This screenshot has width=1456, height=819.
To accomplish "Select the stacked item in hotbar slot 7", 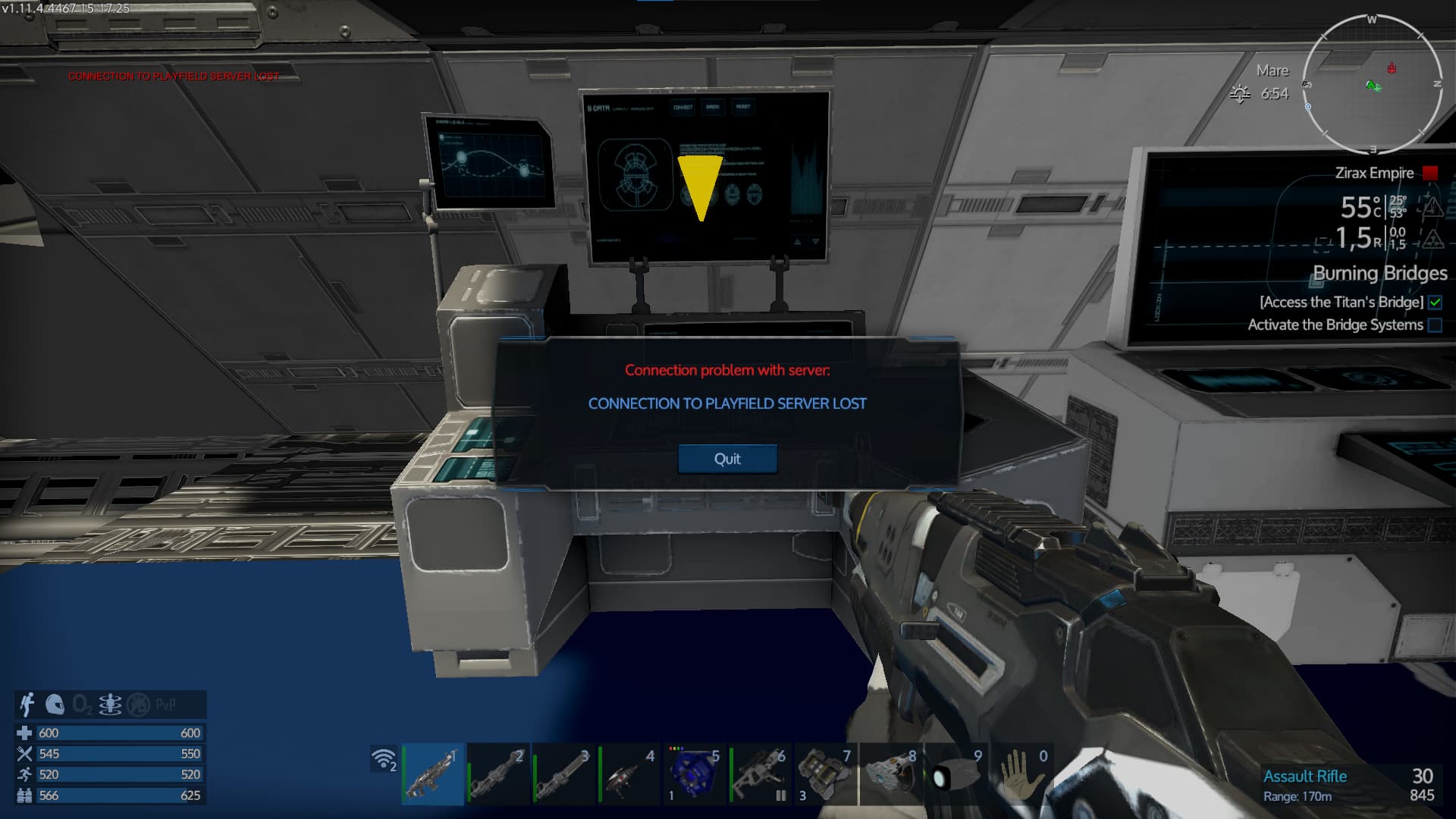I will click(825, 774).
